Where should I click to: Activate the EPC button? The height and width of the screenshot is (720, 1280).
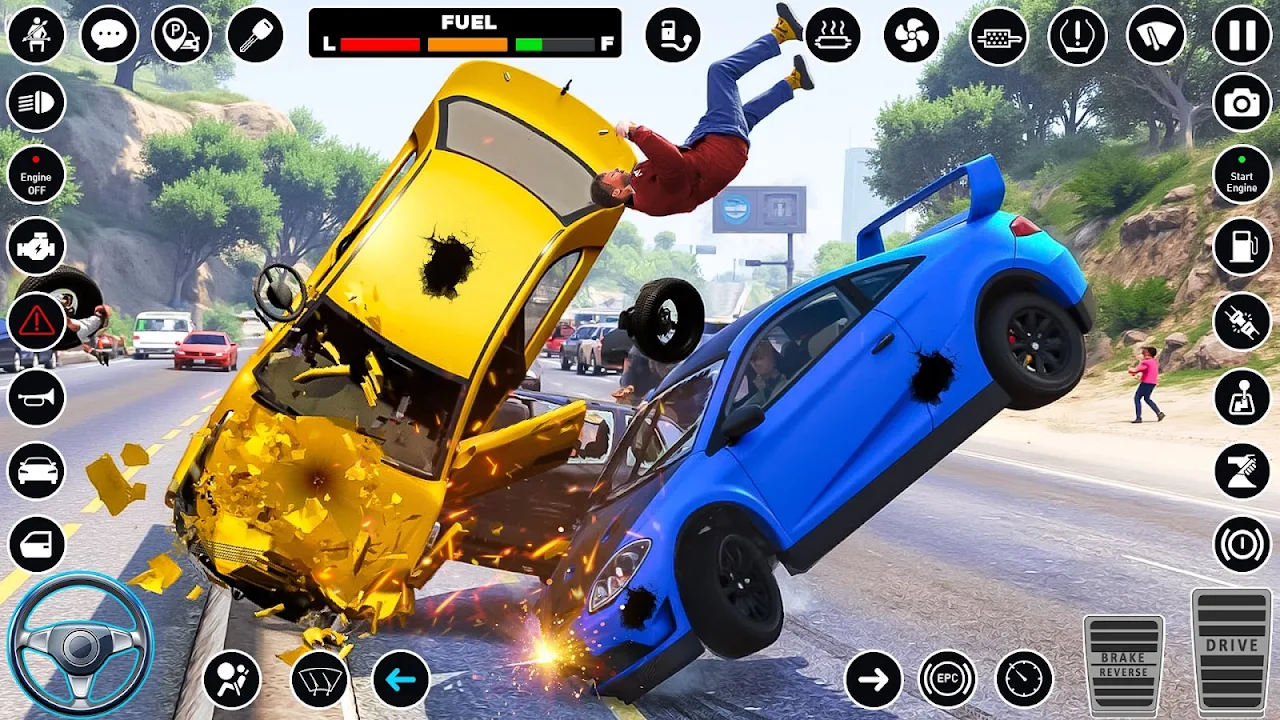tap(947, 680)
